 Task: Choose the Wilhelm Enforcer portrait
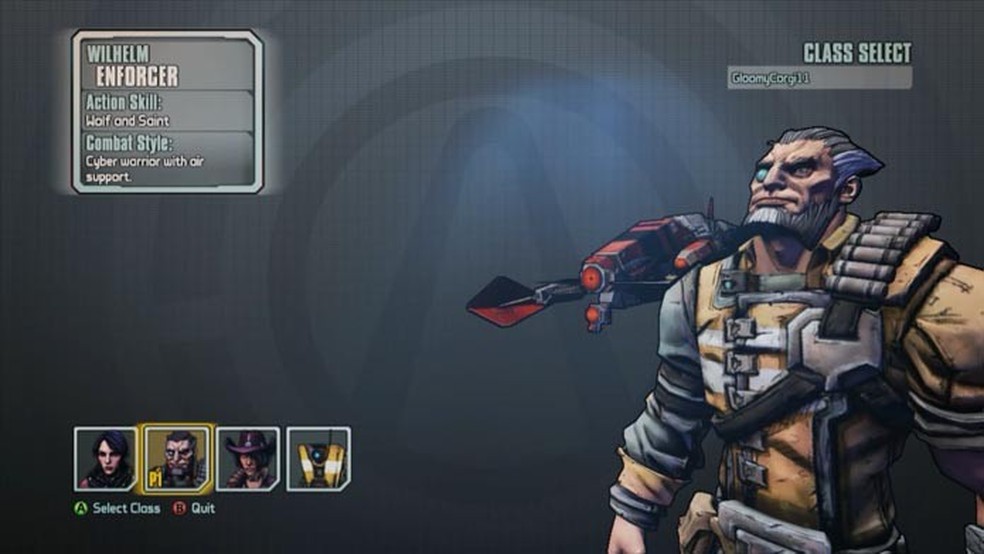point(177,458)
